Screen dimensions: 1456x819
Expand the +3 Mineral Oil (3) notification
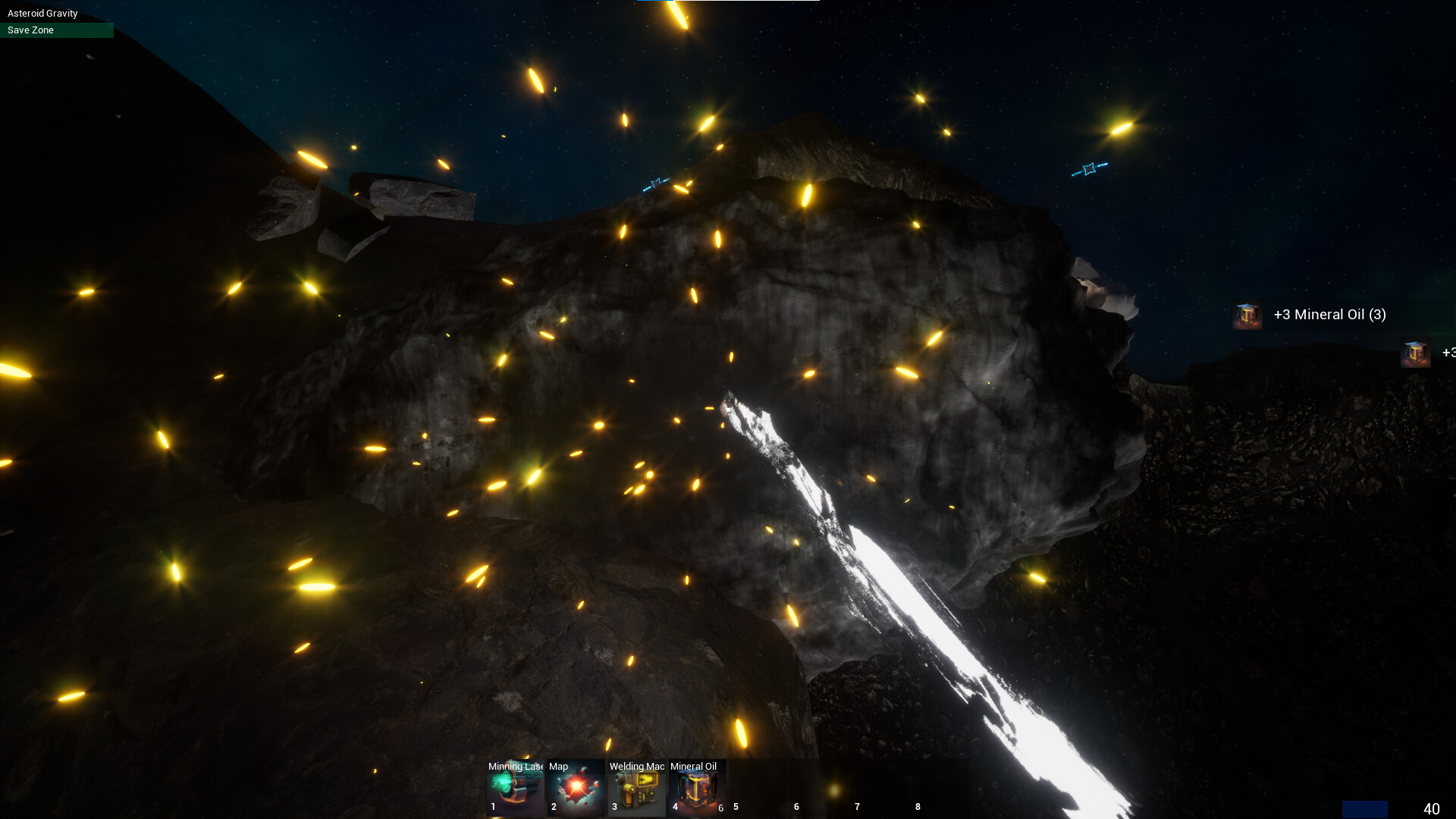coord(1329,315)
